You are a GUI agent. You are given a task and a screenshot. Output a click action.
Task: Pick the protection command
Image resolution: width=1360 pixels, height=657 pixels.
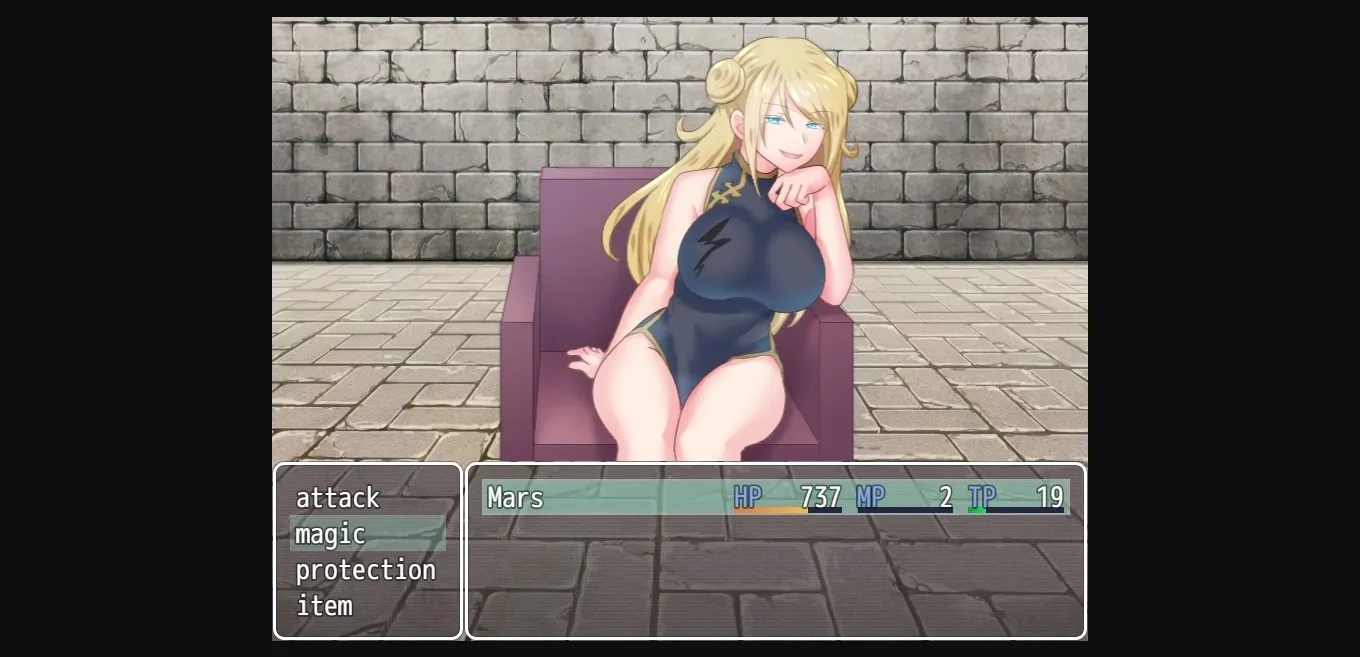click(x=365, y=570)
